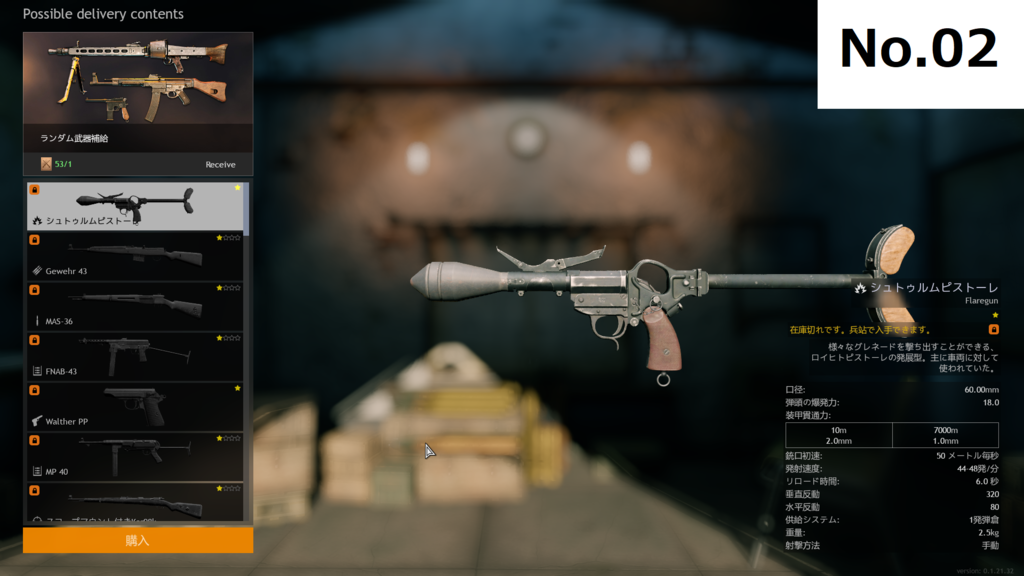Choose the MP 40 list row

[x=134, y=456]
